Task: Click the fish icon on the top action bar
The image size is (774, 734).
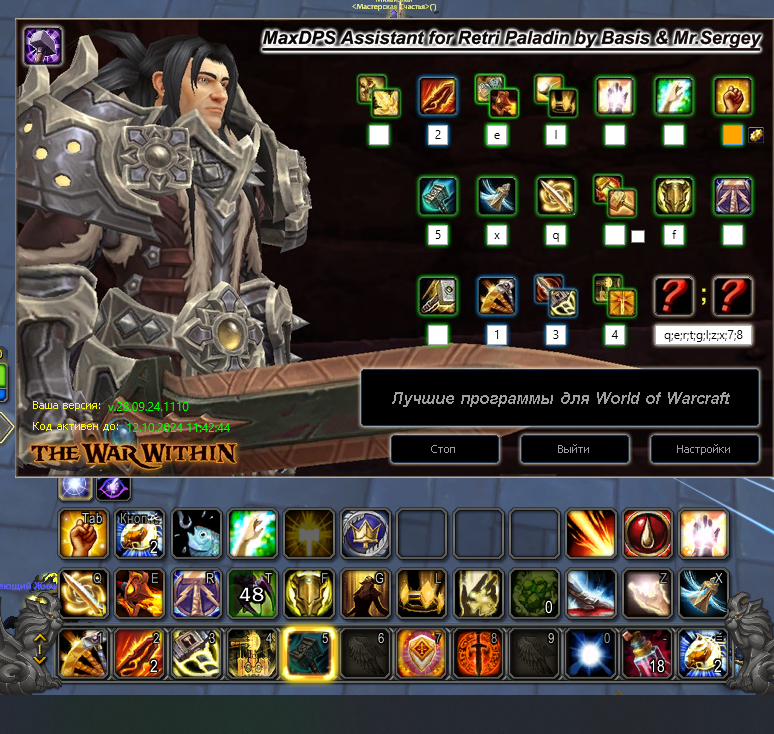Action: click(196, 534)
